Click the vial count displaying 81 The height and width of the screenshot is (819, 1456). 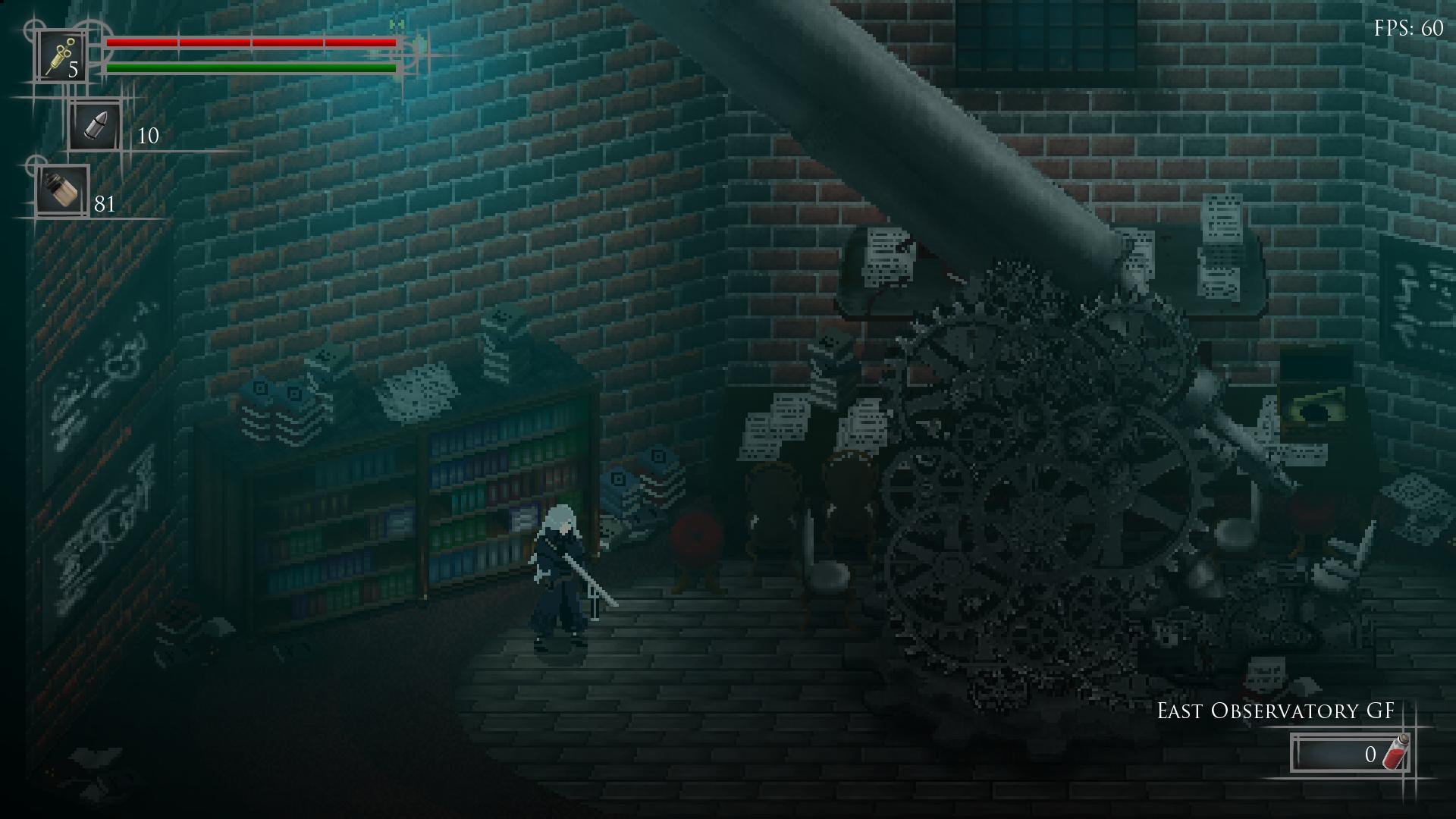(x=105, y=203)
